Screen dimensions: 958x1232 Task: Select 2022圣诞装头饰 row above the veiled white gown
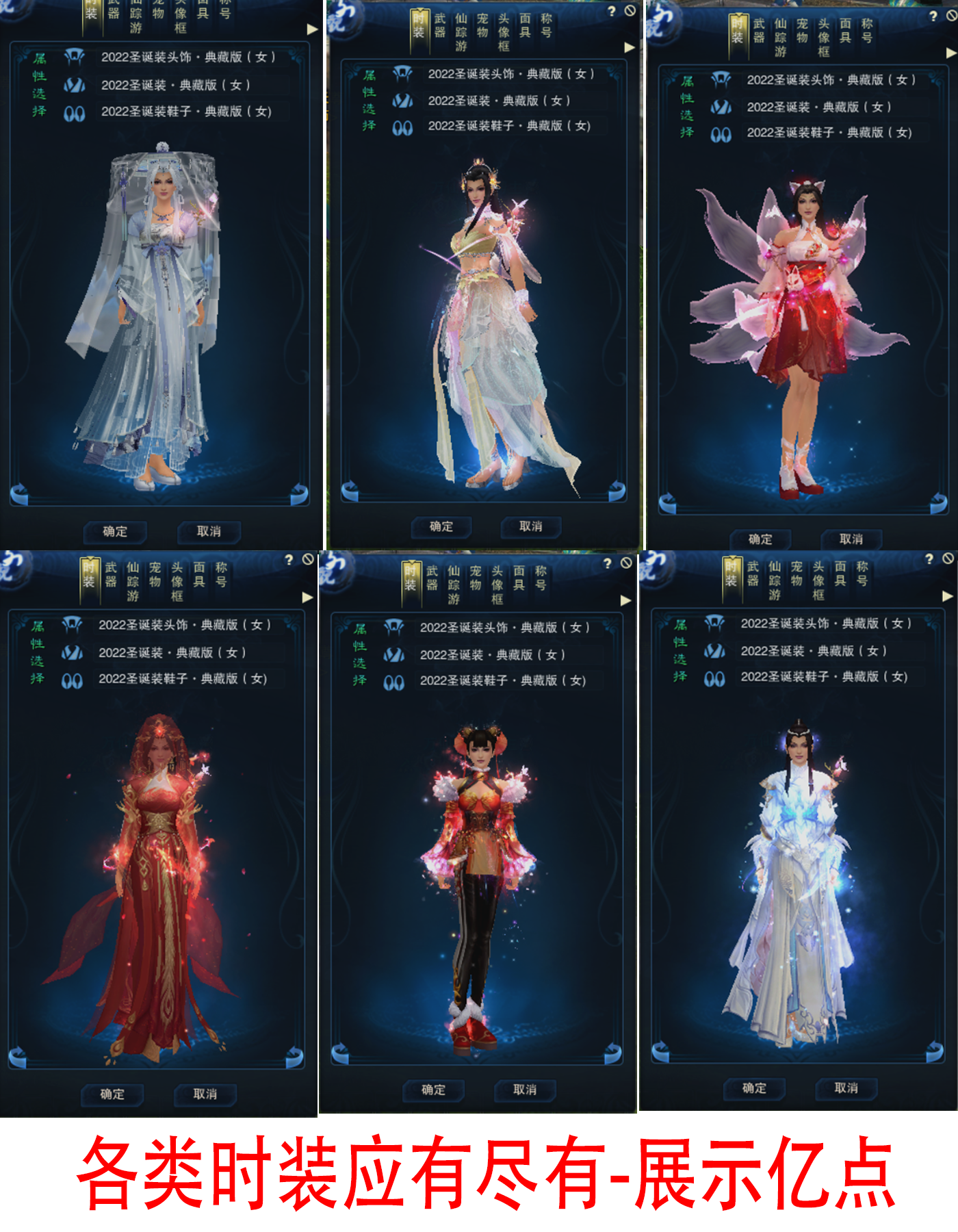(x=187, y=57)
